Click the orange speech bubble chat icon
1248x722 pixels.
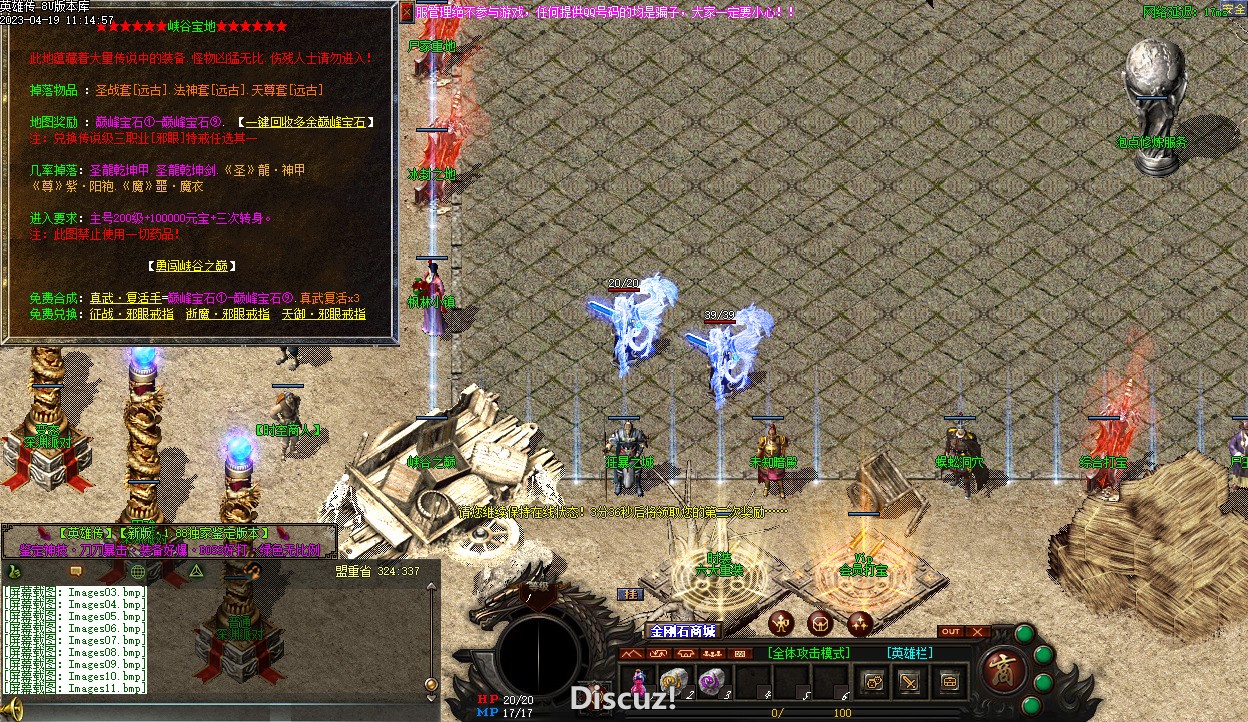[75, 571]
